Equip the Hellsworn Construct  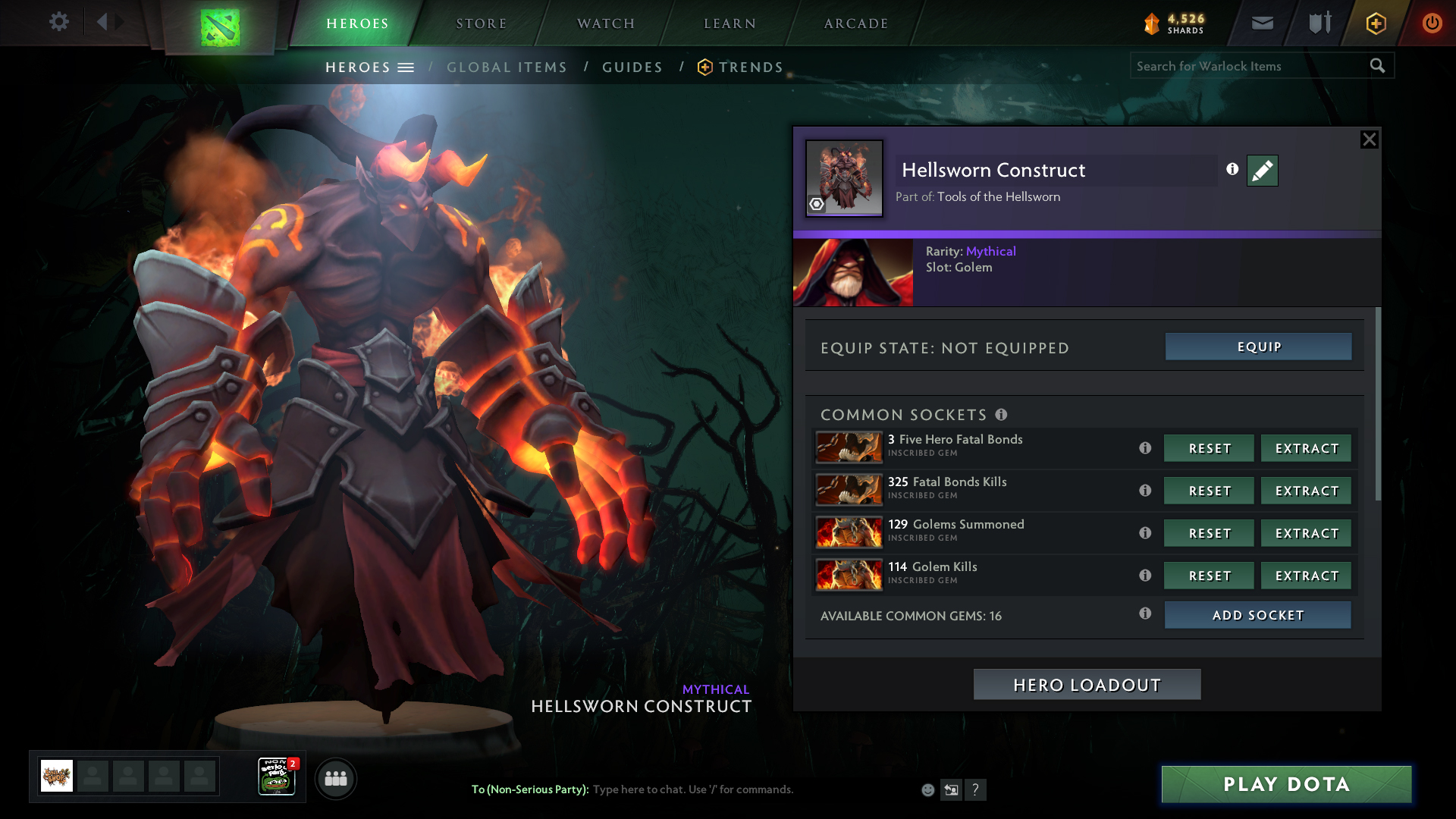click(1258, 347)
